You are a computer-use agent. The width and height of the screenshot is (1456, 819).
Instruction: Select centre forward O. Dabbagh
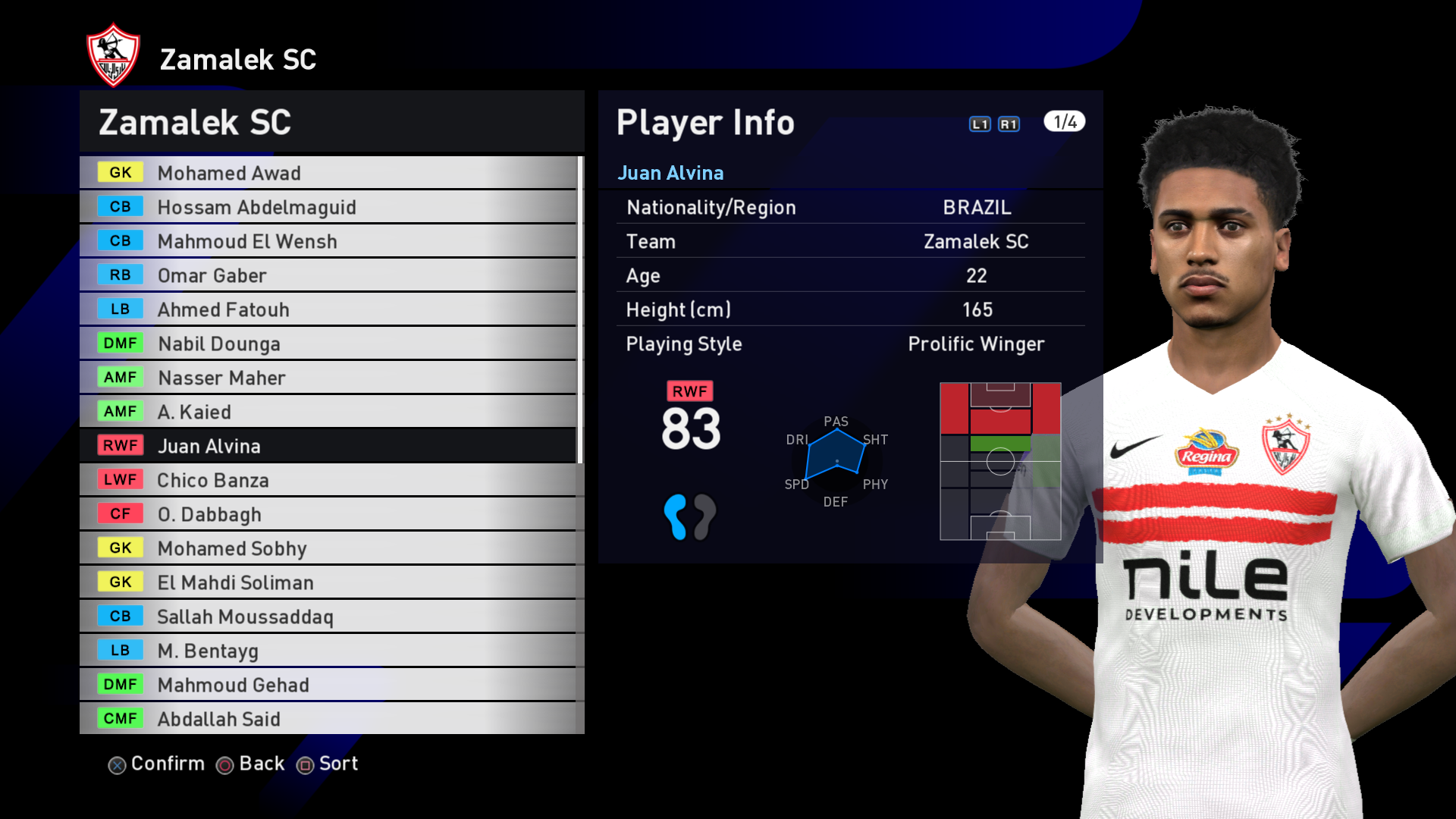(328, 514)
